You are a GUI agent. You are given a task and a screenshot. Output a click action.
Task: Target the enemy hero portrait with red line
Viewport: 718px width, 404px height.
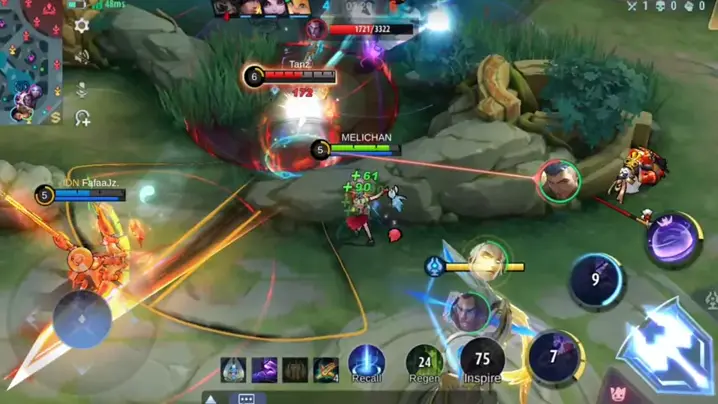pyautogui.click(x=558, y=181)
